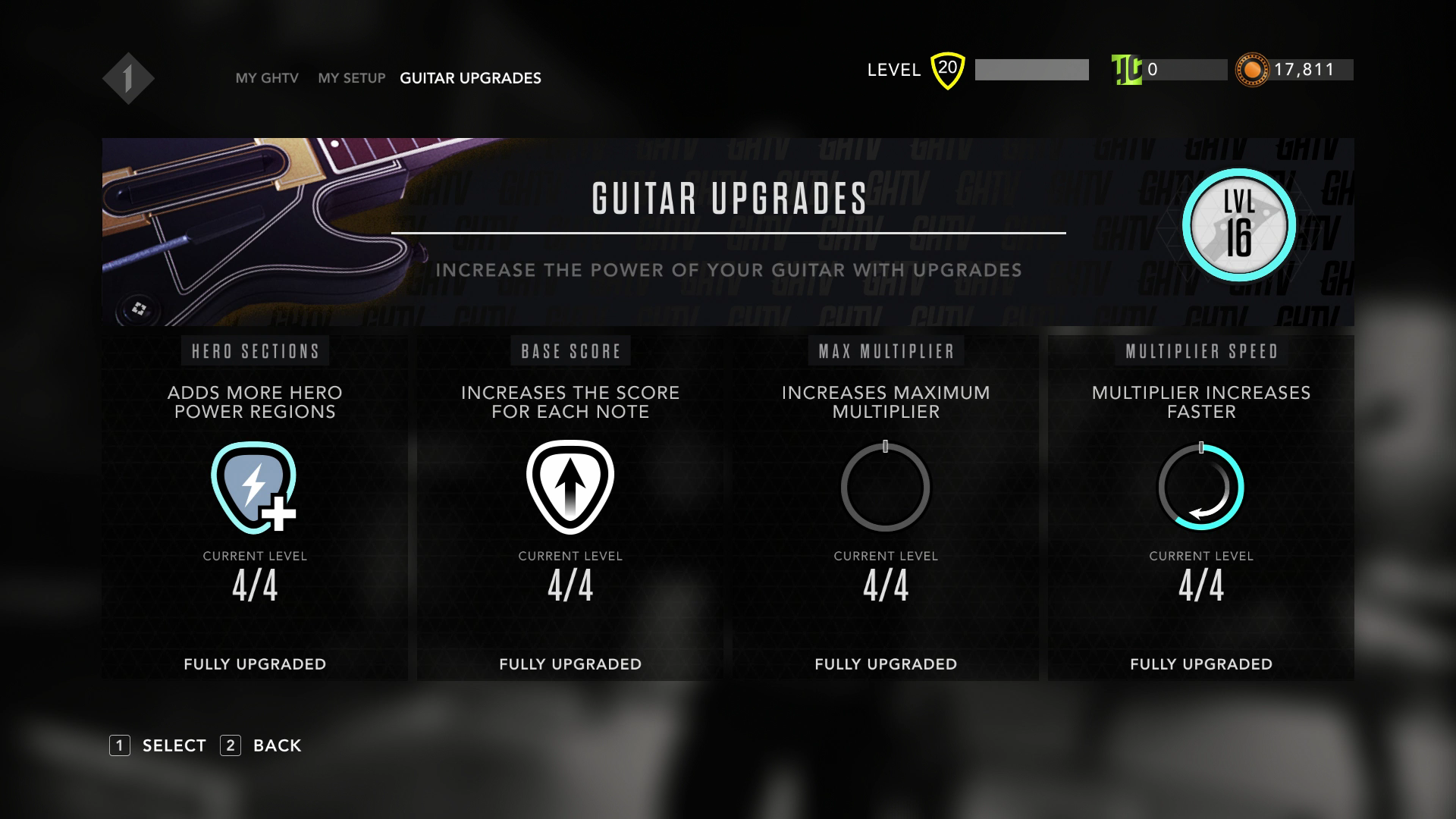The height and width of the screenshot is (819, 1456).
Task: Open the Max Multiplier upgrade card
Action: pyautogui.click(x=886, y=508)
